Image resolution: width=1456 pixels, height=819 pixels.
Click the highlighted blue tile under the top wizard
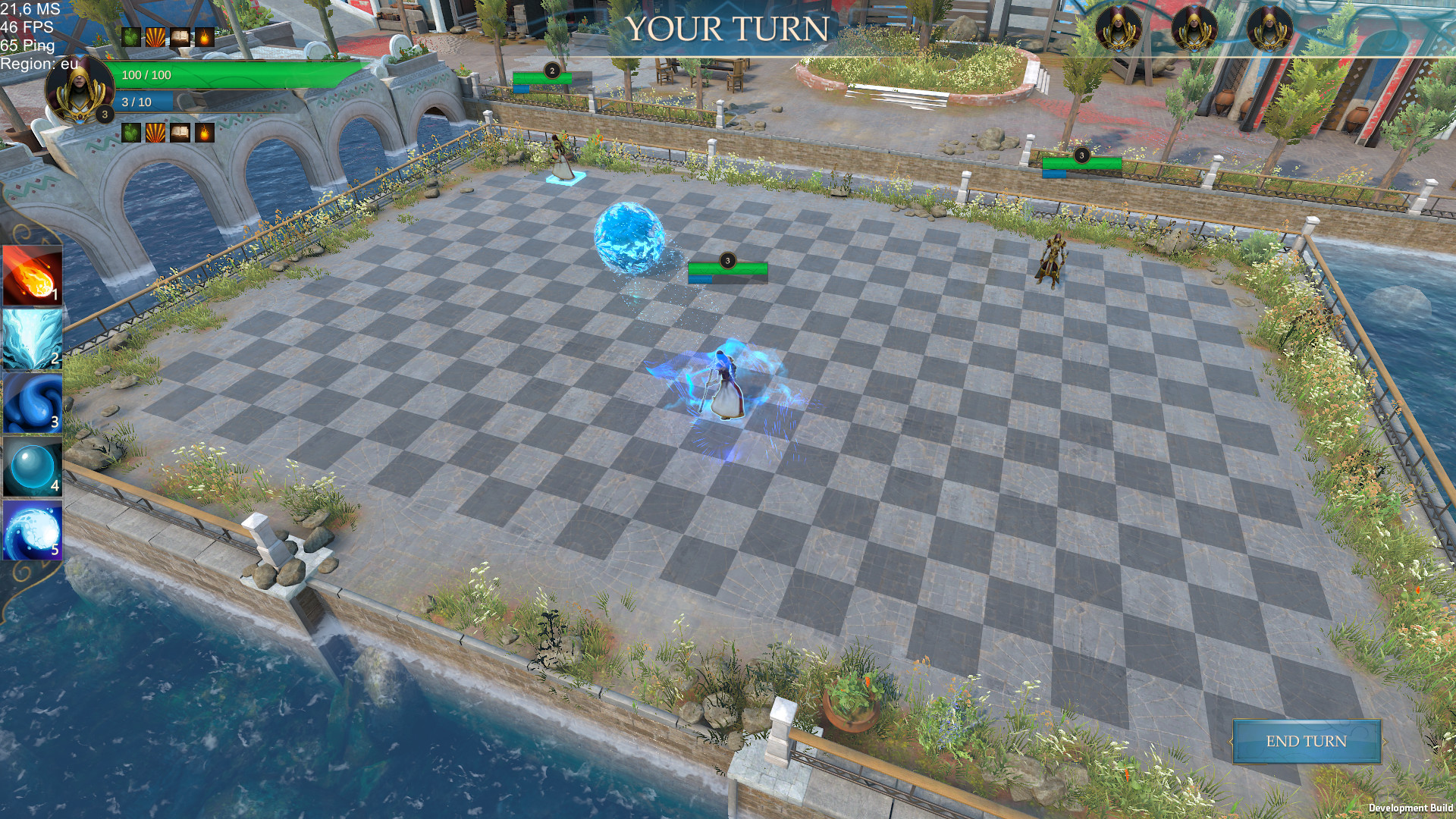tap(566, 176)
